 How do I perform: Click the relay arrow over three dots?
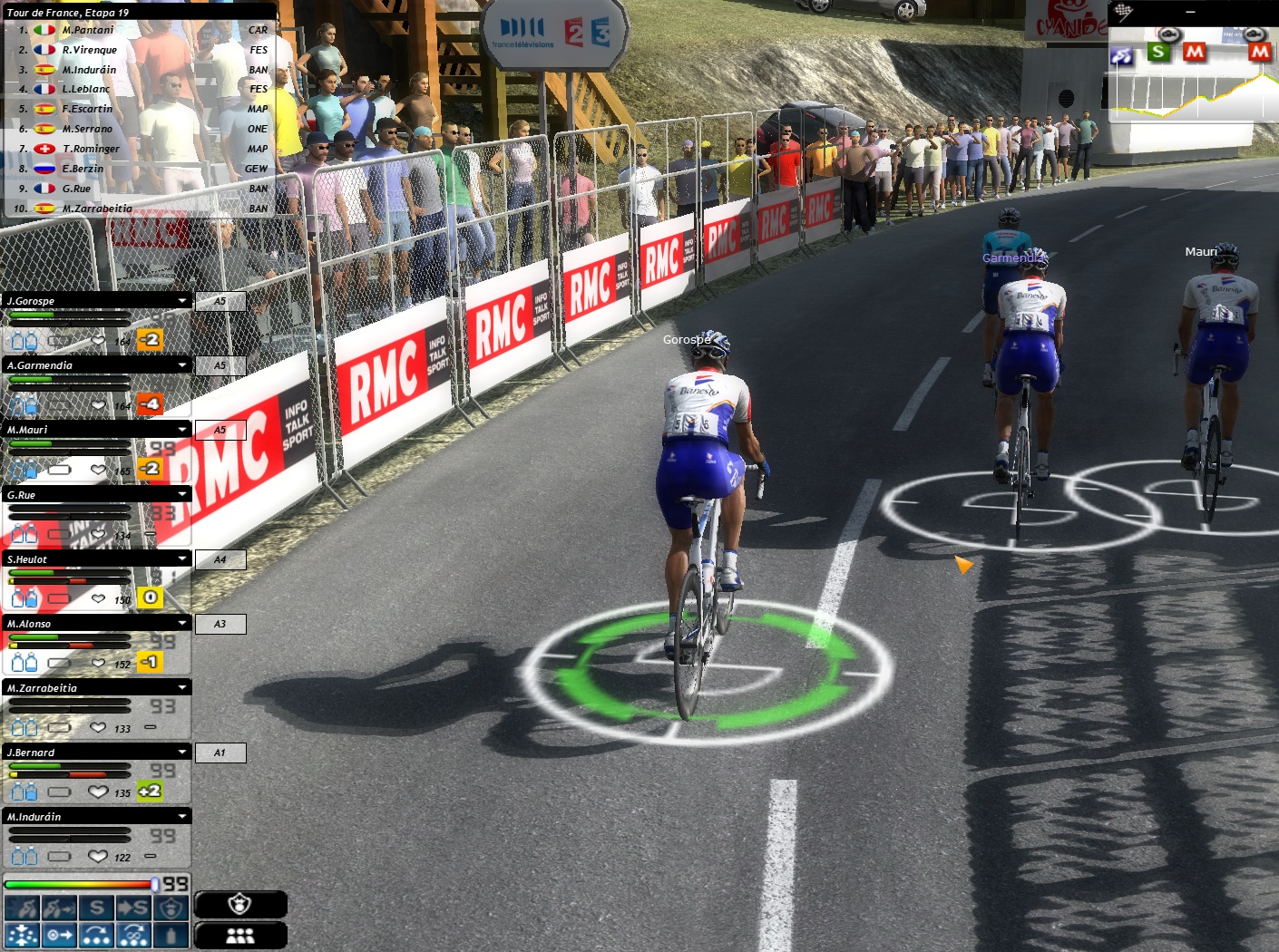(x=96, y=935)
